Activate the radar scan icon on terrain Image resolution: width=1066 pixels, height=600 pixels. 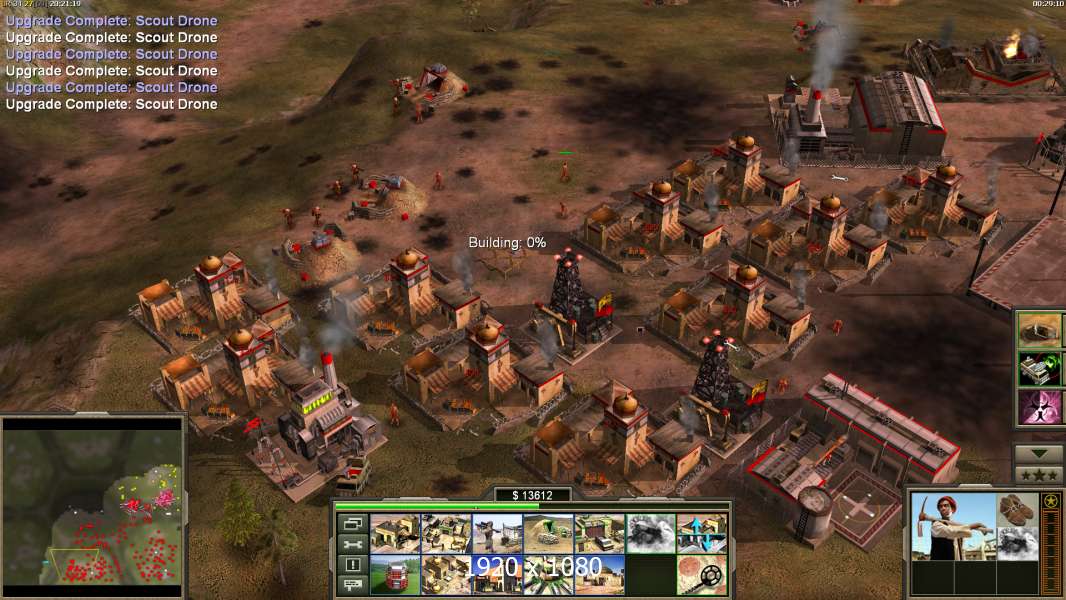tap(701, 575)
